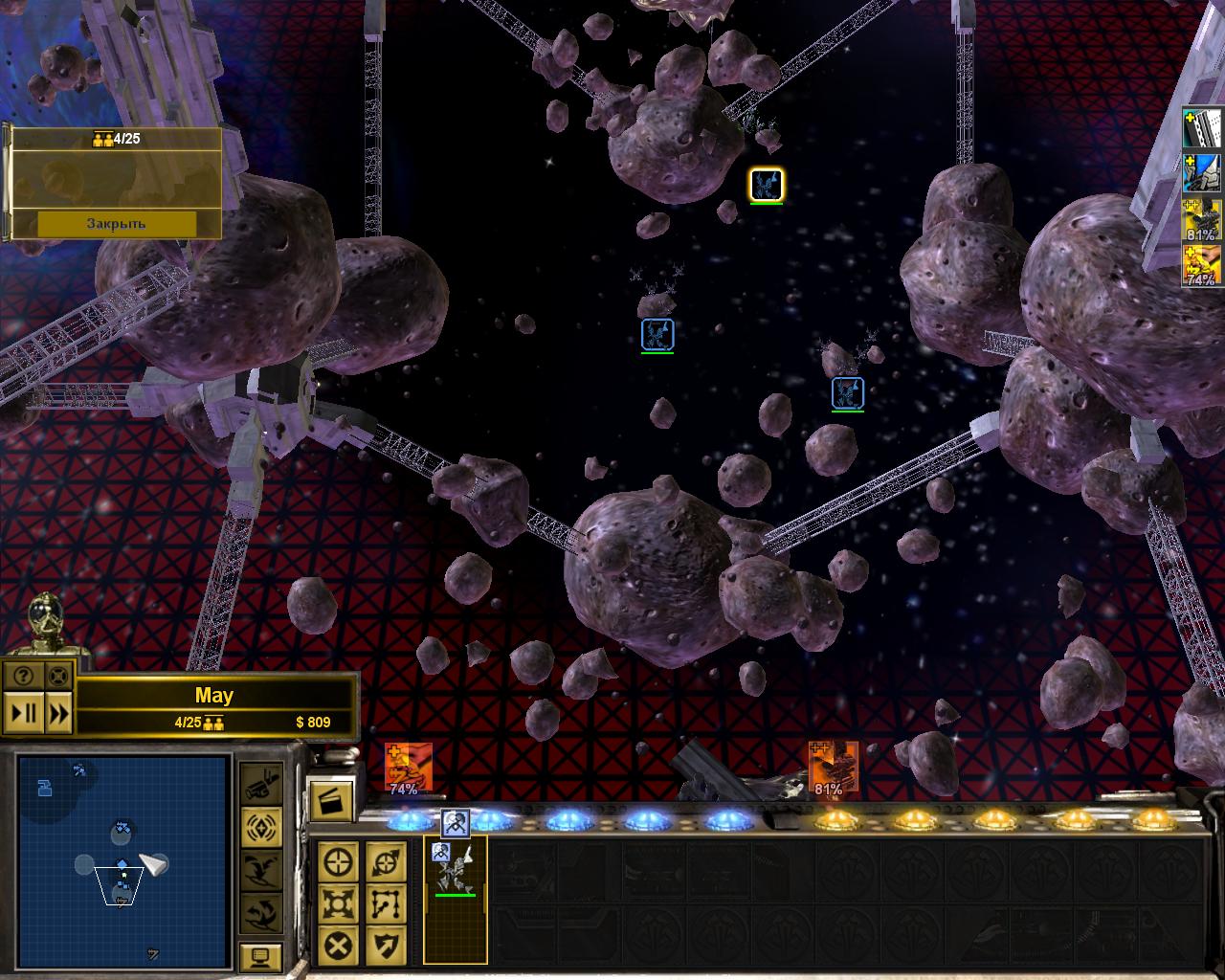Activate the radar ping diamond button

point(260,826)
